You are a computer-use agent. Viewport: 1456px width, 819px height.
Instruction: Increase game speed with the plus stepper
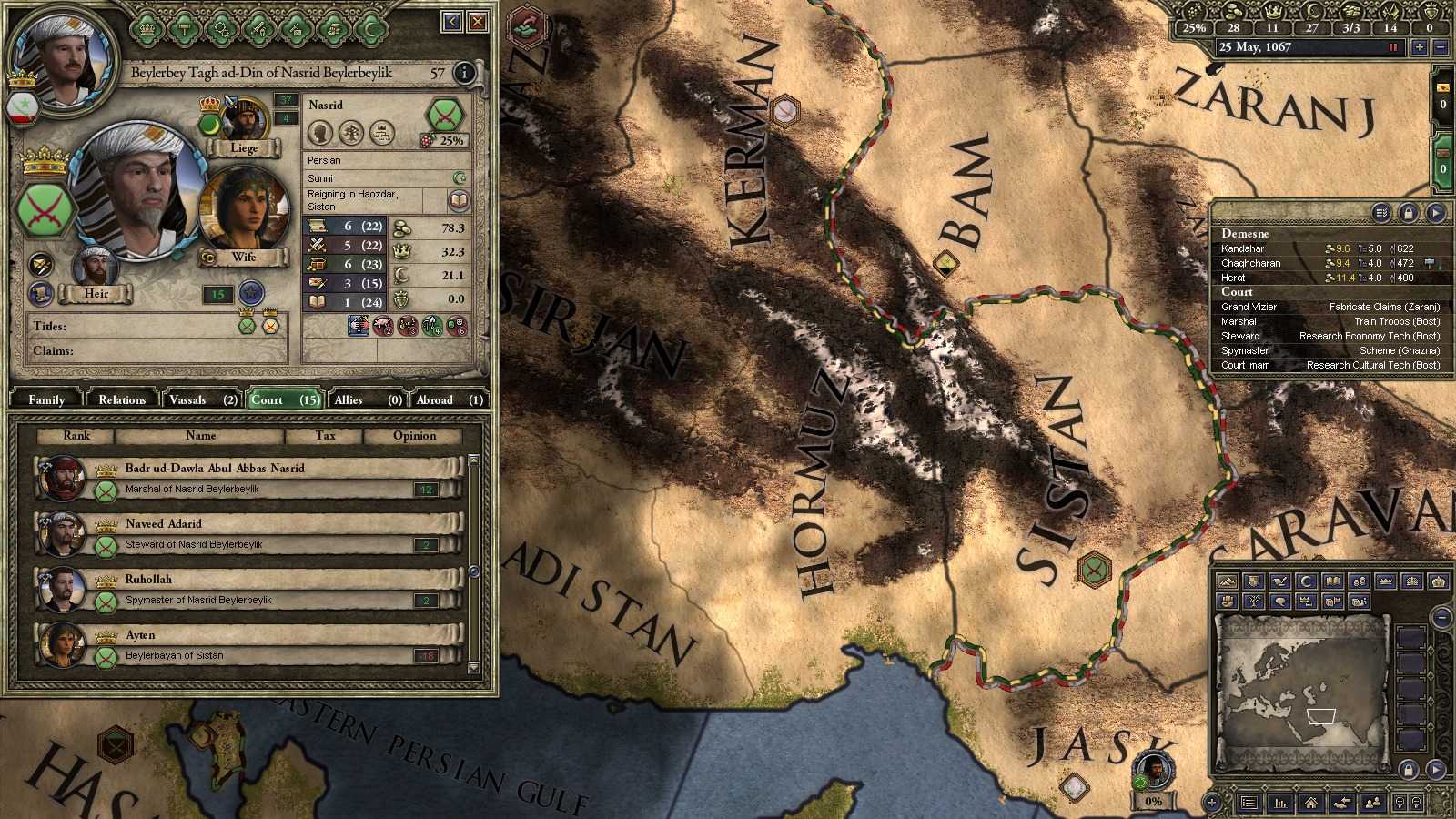pos(1418,46)
